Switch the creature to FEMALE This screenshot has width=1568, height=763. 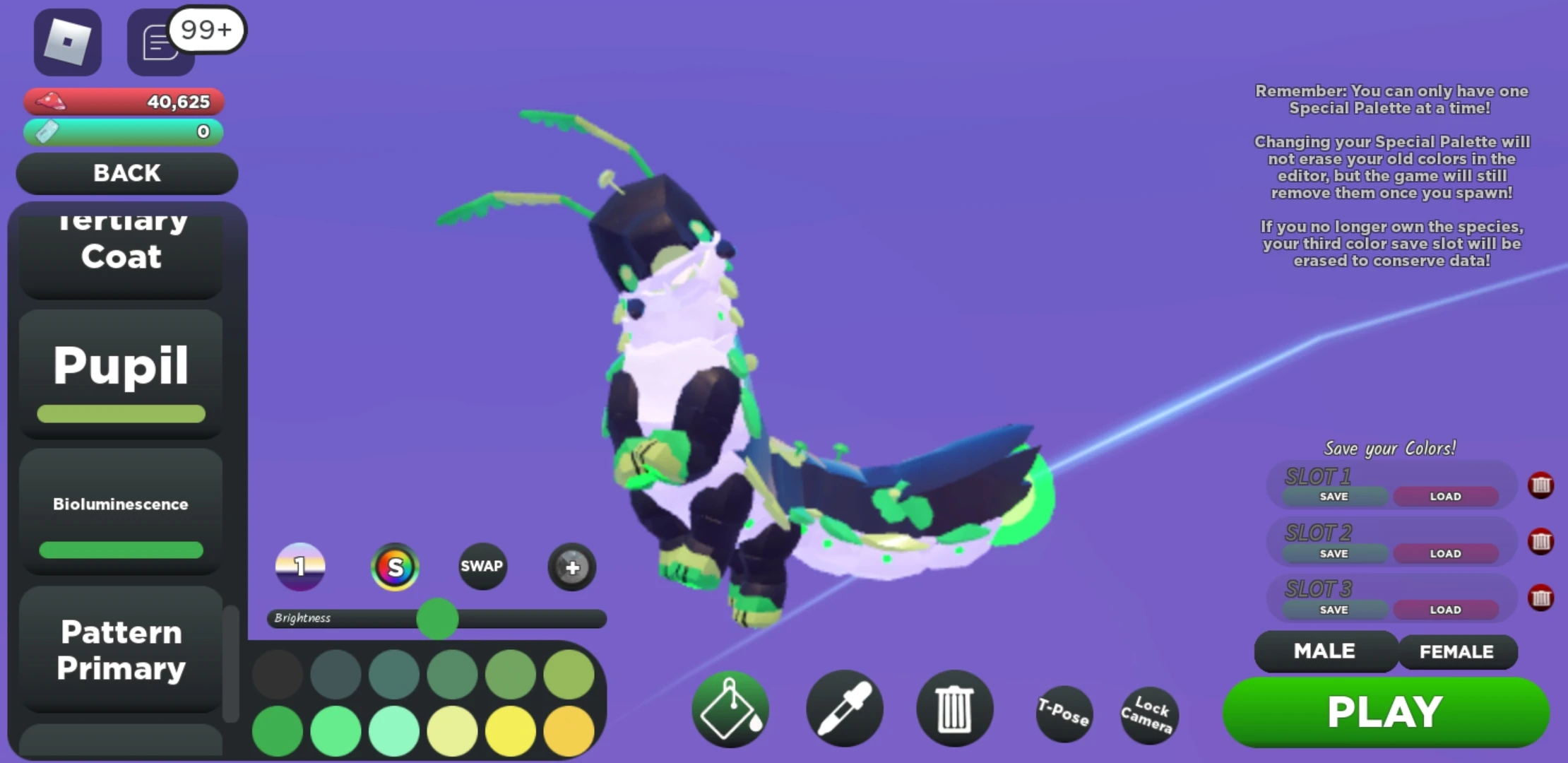1457,651
